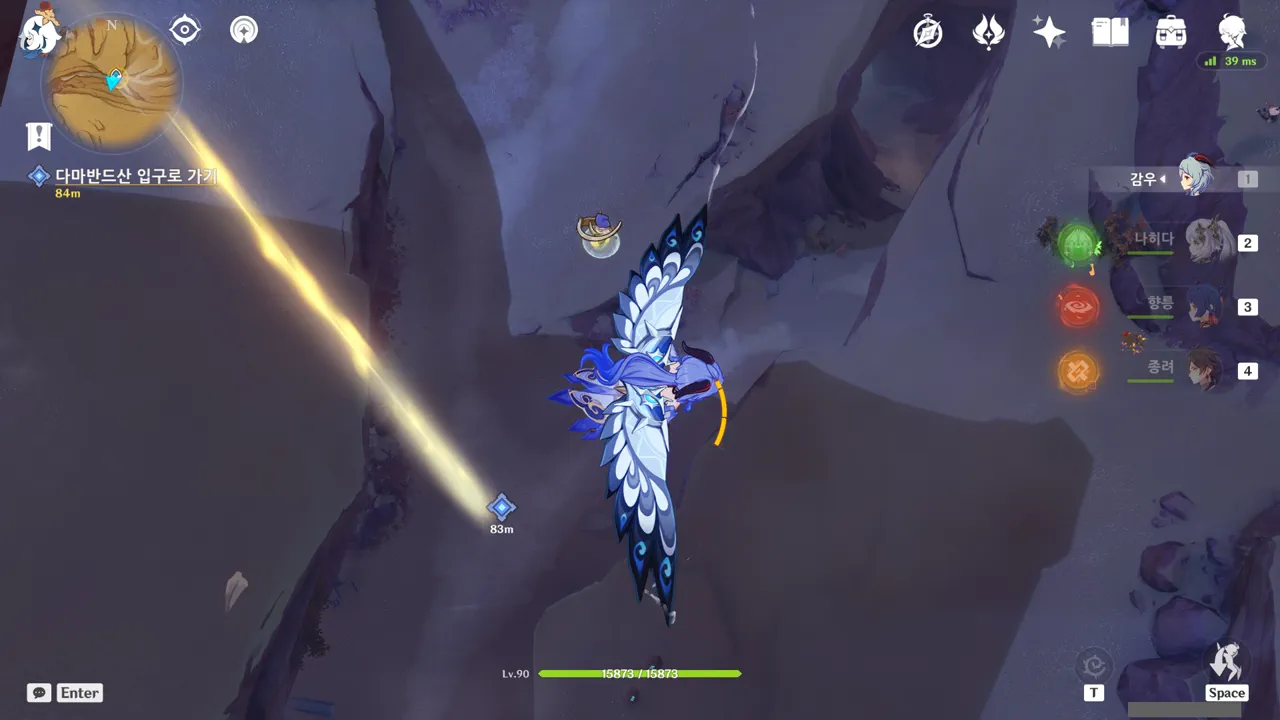Open the quest log exclamation banner
This screenshot has height=720, width=1280.
pos(39,136)
